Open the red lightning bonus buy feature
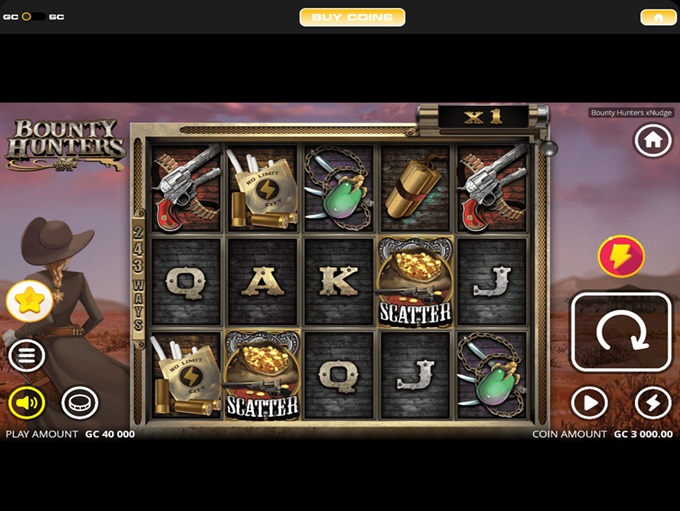Viewport: 680px width, 511px height. pos(621,257)
